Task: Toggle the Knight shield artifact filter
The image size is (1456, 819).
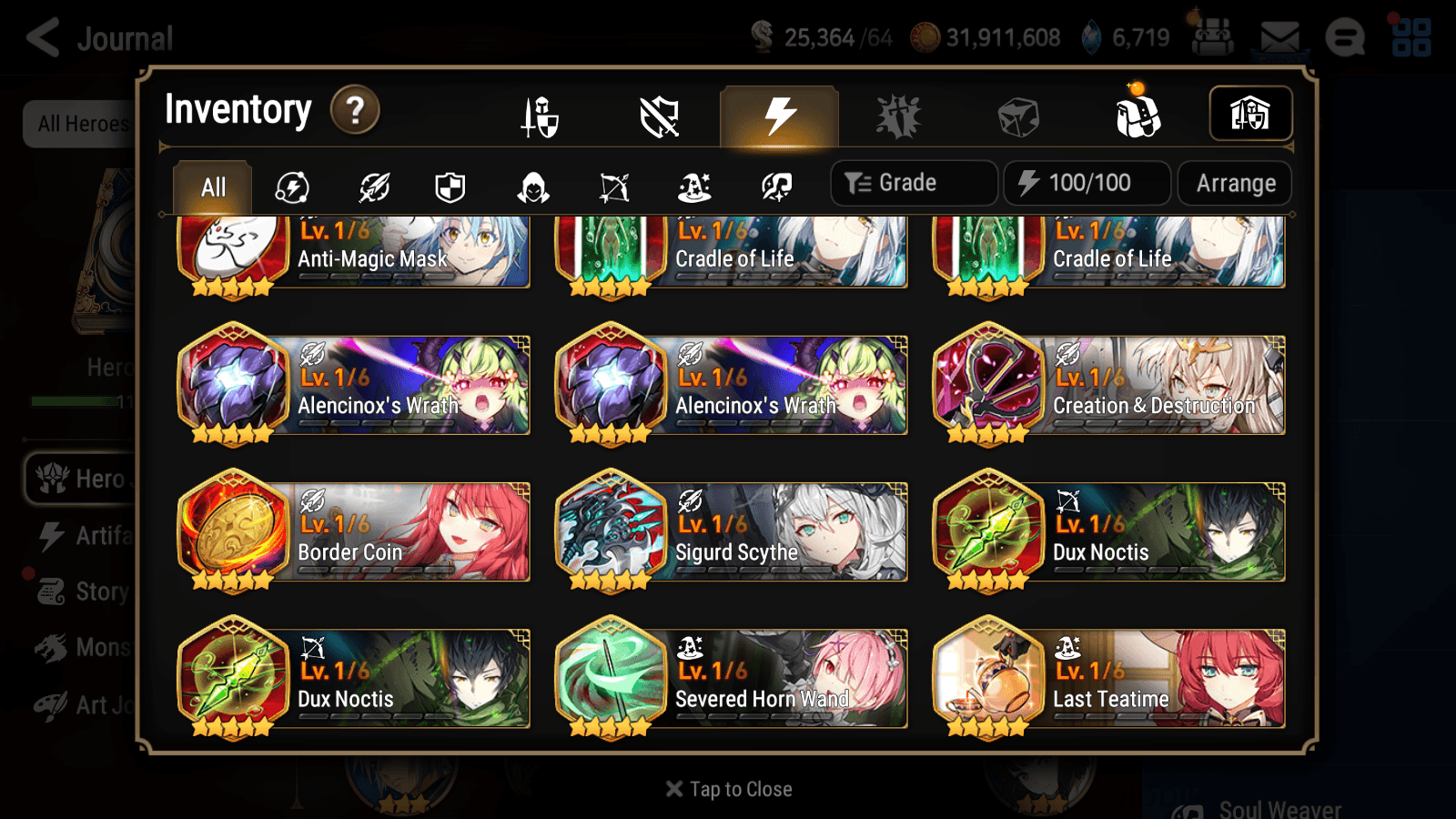Action: coord(451,187)
